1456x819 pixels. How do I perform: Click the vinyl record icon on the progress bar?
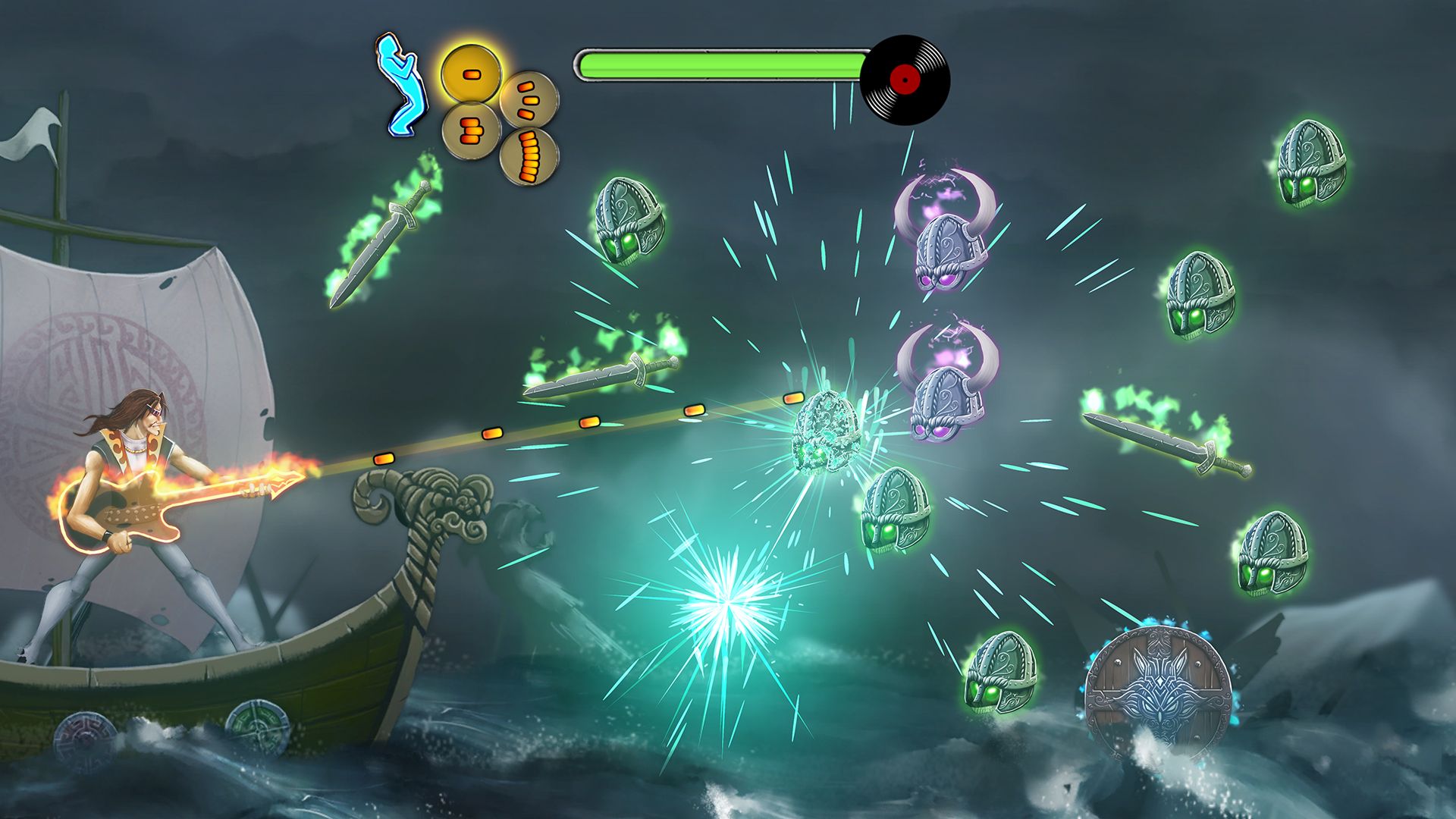(x=905, y=77)
